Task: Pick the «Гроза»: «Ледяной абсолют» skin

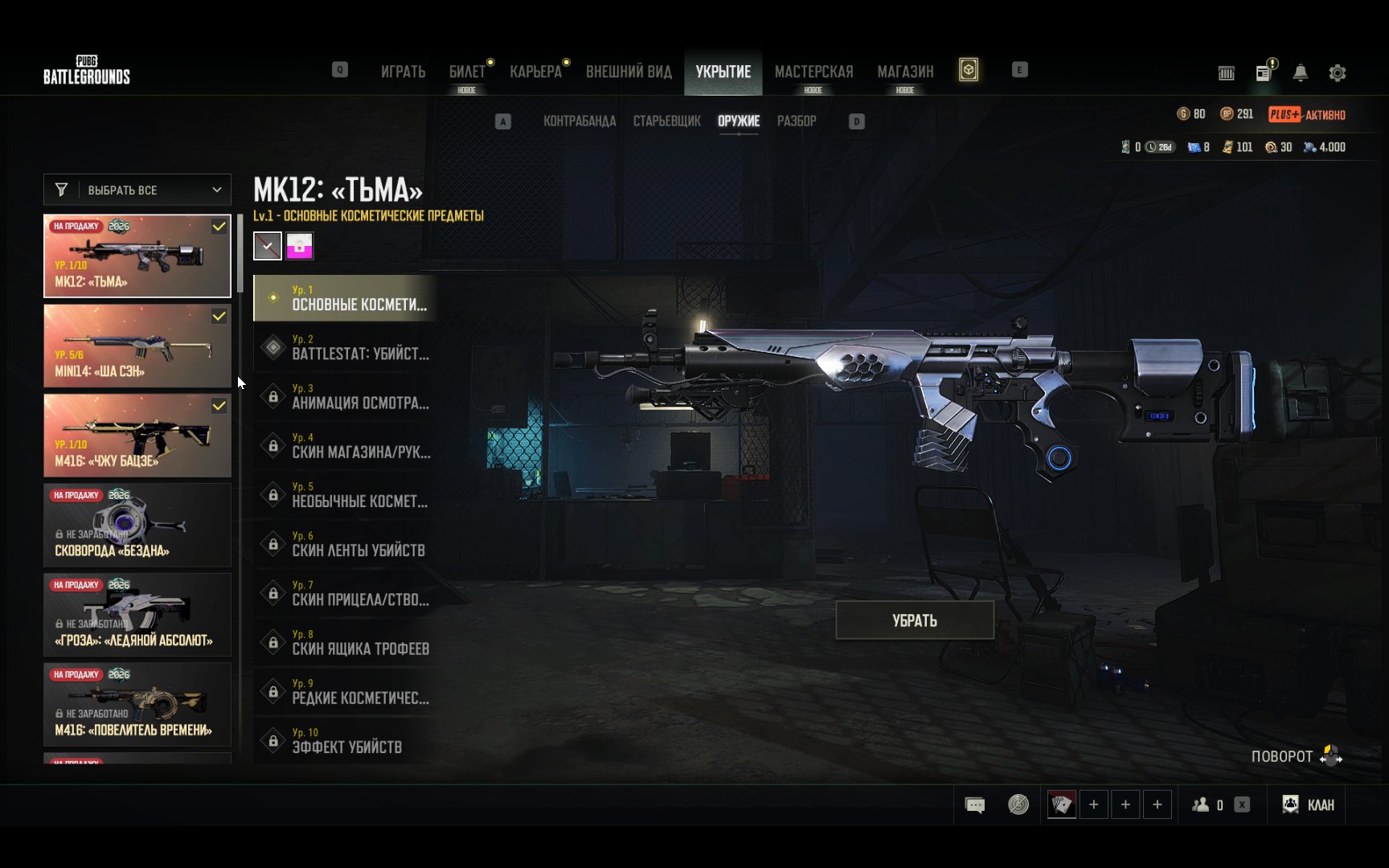Action: [137, 615]
